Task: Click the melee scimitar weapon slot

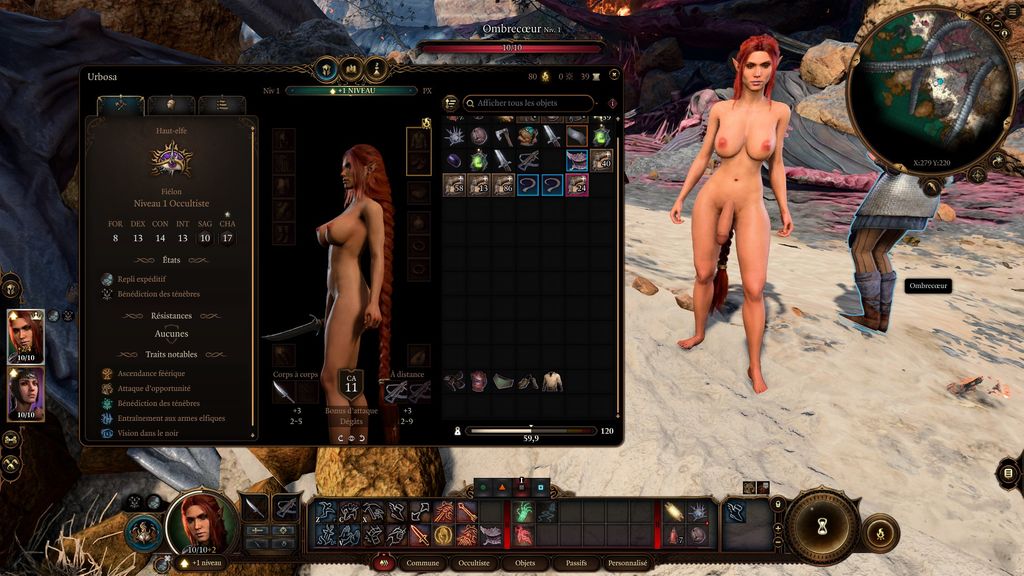Action: (282, 392)
